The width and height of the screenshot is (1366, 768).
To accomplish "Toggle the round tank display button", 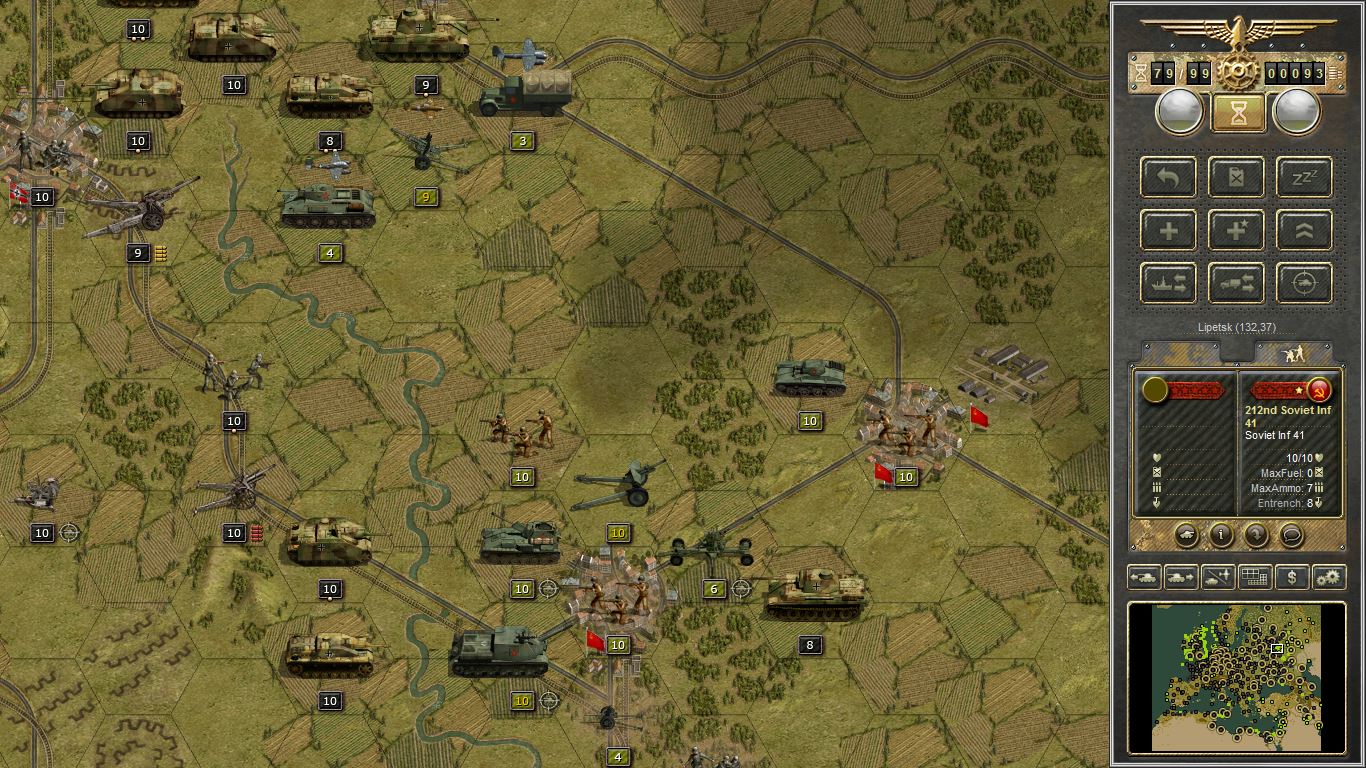I will (x=1186, y=536).
